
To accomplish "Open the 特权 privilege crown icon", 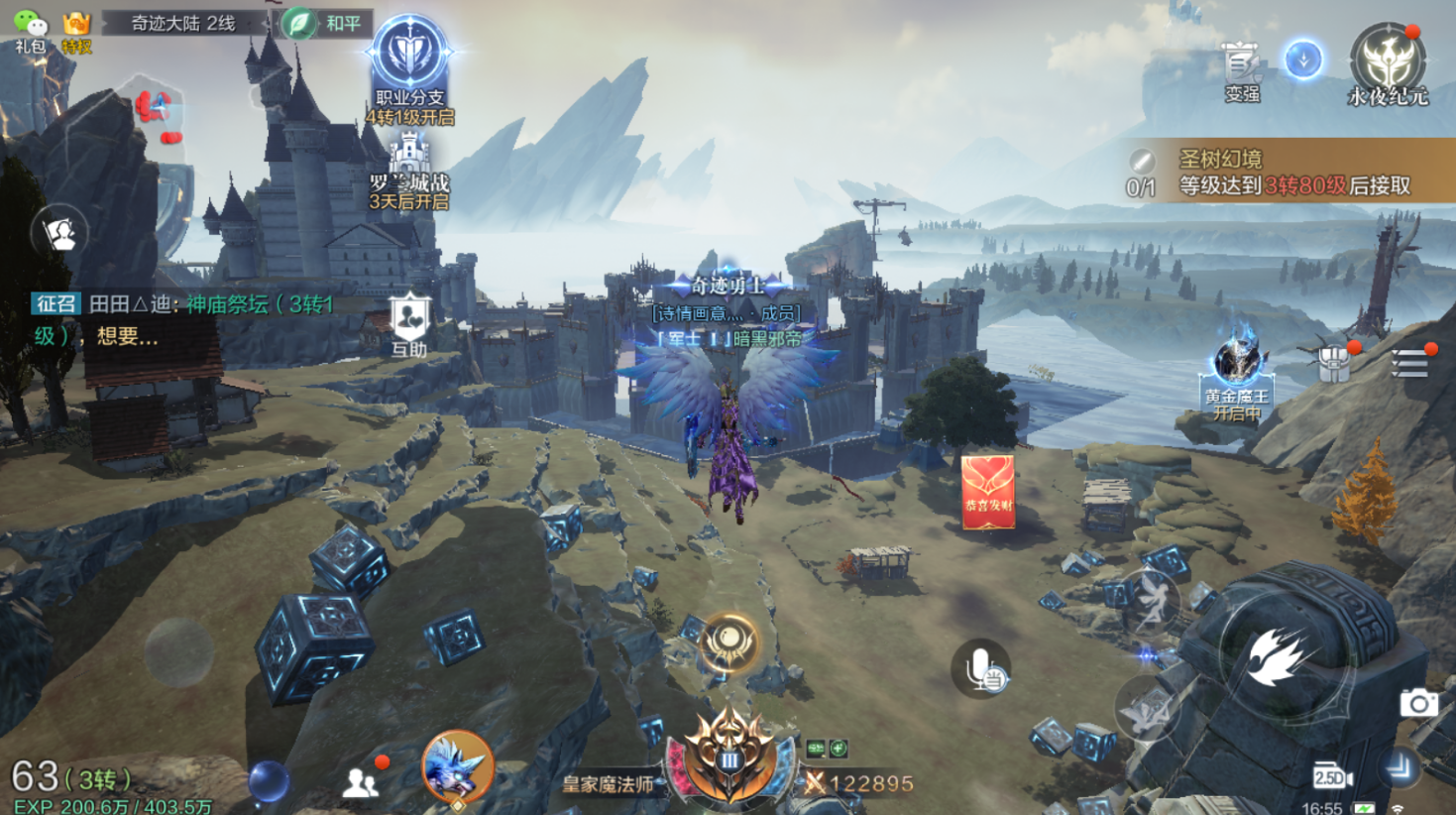I will click(76, 30).
